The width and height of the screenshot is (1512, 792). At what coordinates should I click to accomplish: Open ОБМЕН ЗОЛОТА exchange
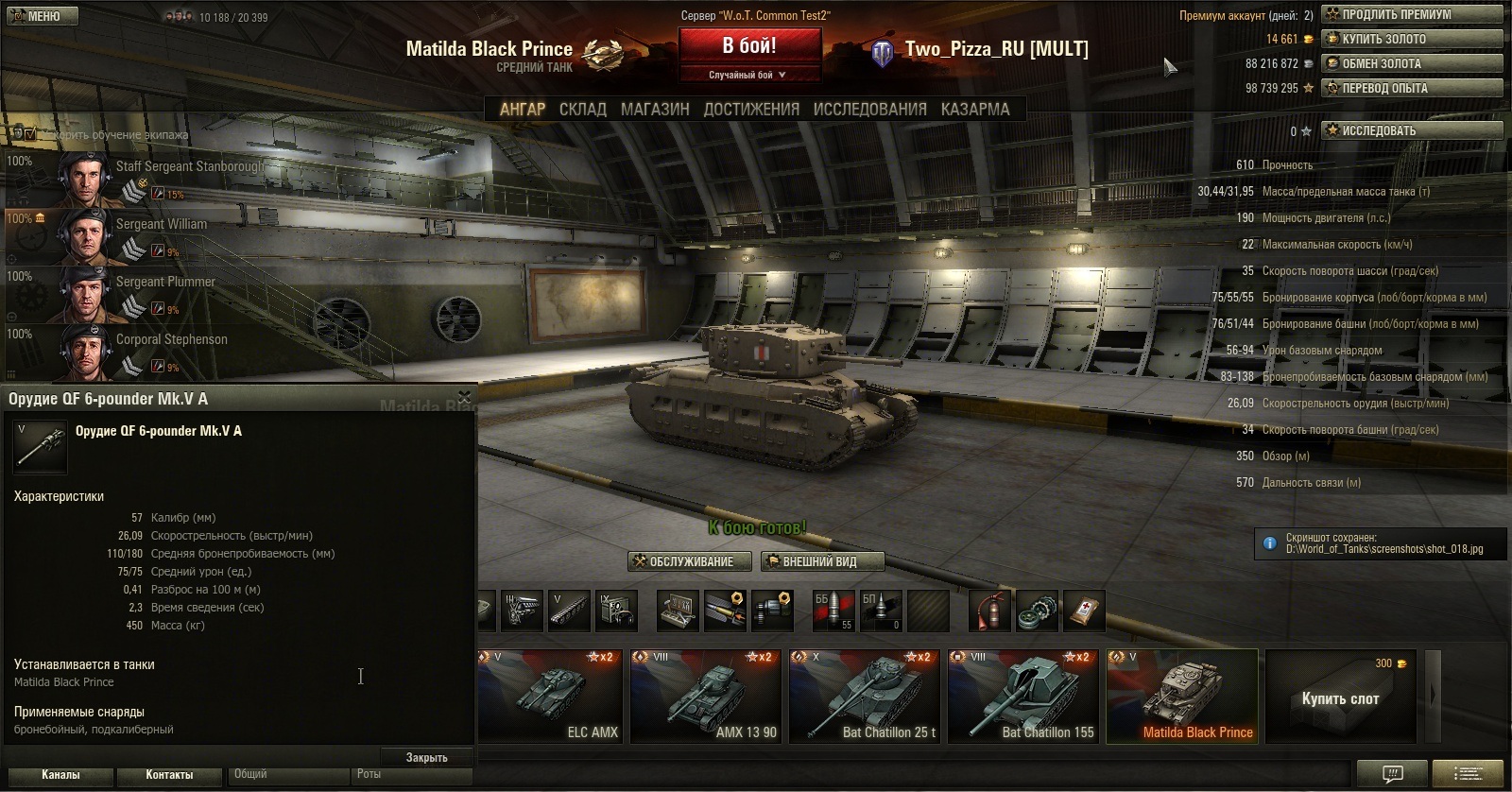coord(1412,63)
